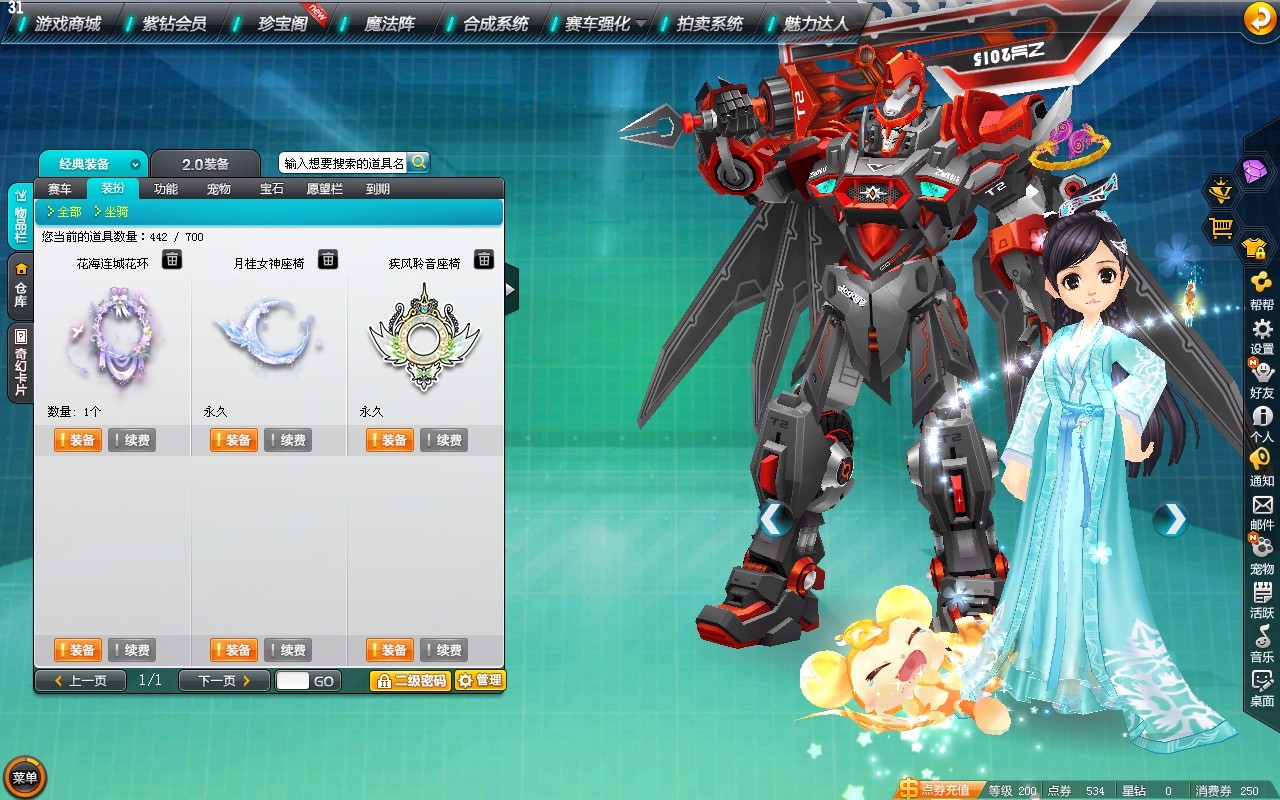
Task: Switch to the 宠物 category tab
Action: 218,189
